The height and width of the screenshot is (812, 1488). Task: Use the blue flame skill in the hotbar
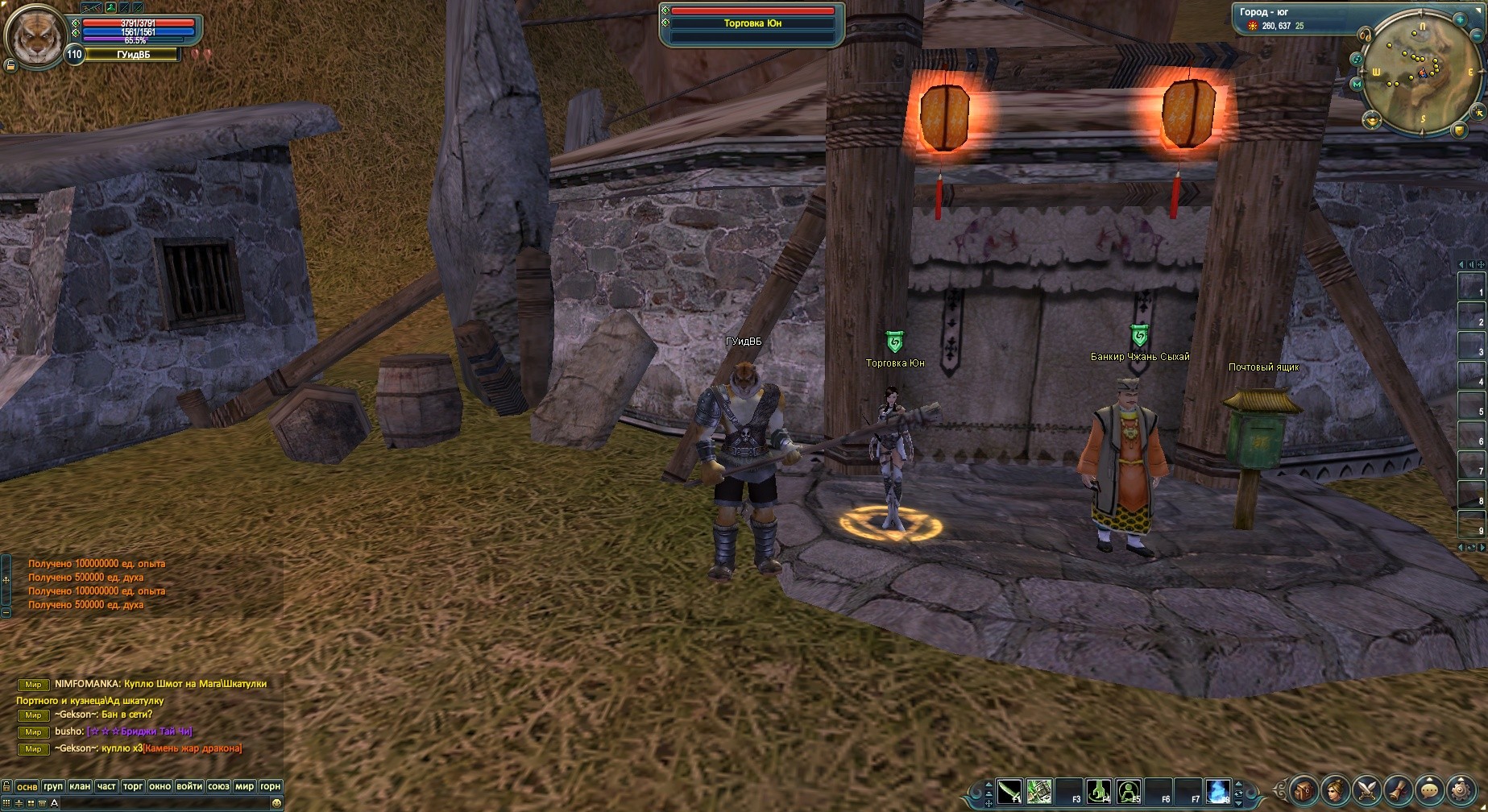tap(1218, 791)
